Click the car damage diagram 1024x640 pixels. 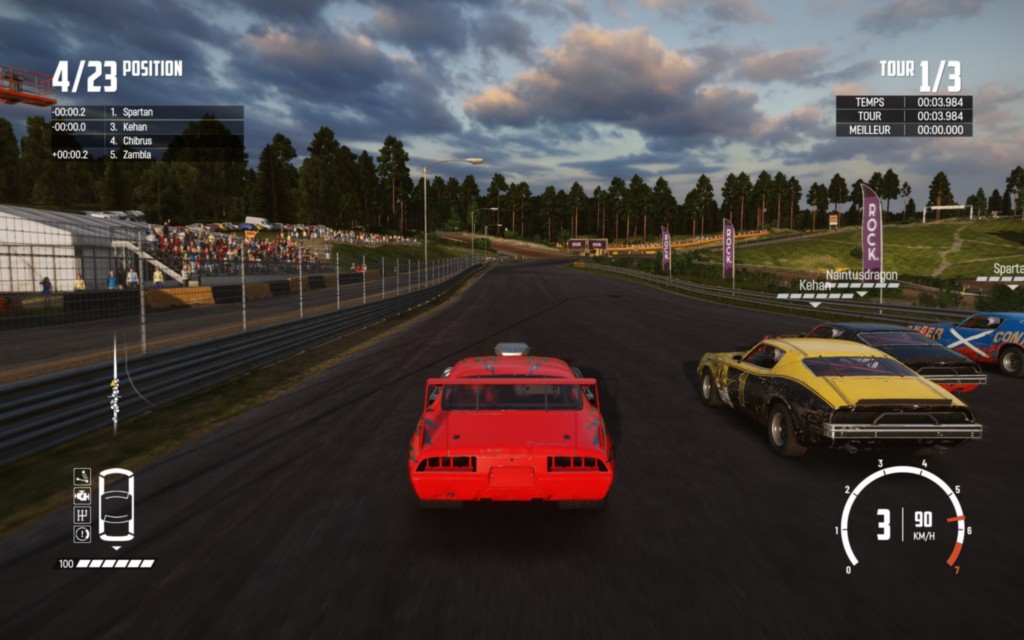pyautogui.click(x=116, y=505)
